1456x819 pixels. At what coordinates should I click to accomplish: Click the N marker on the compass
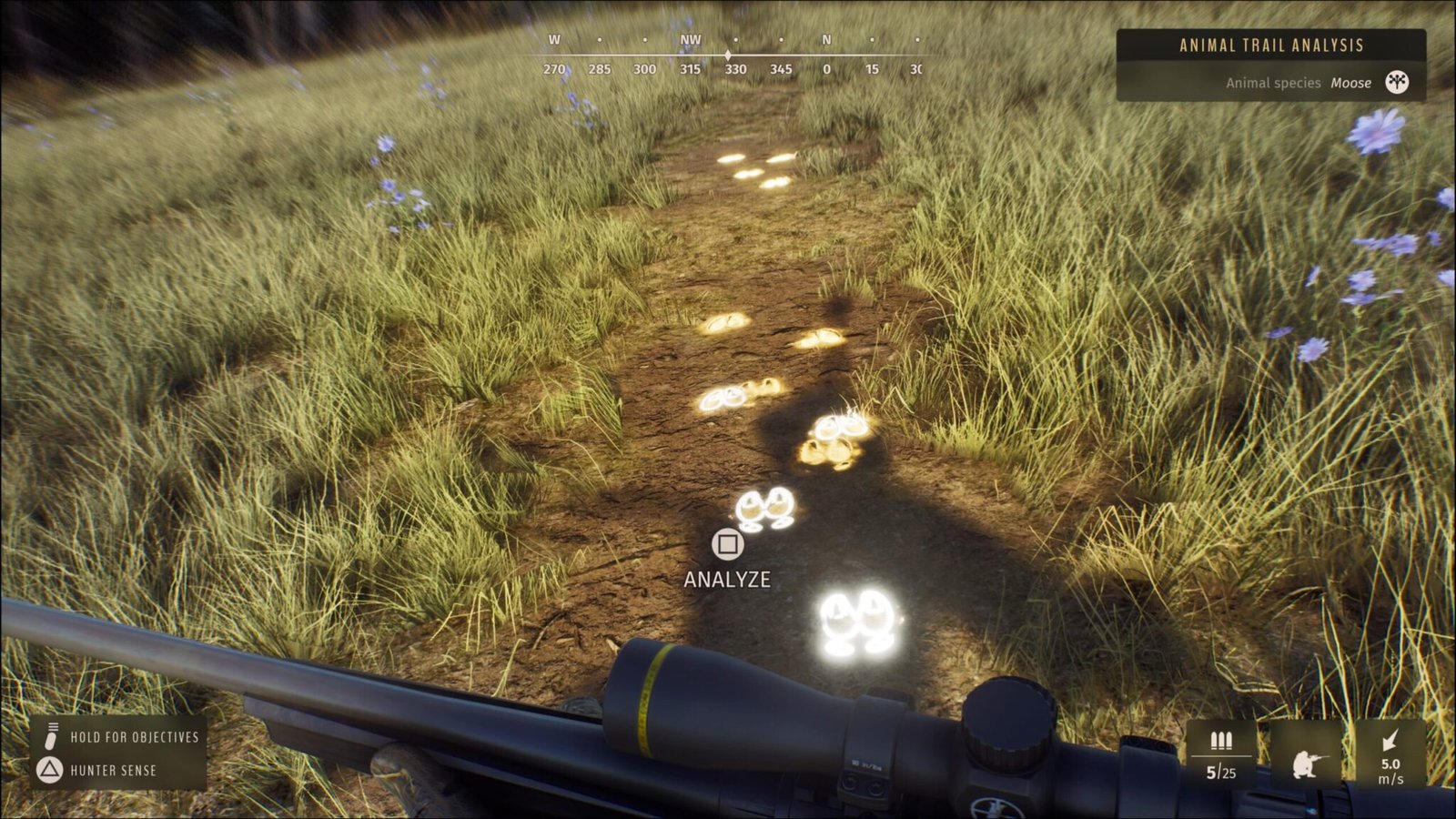828,40
